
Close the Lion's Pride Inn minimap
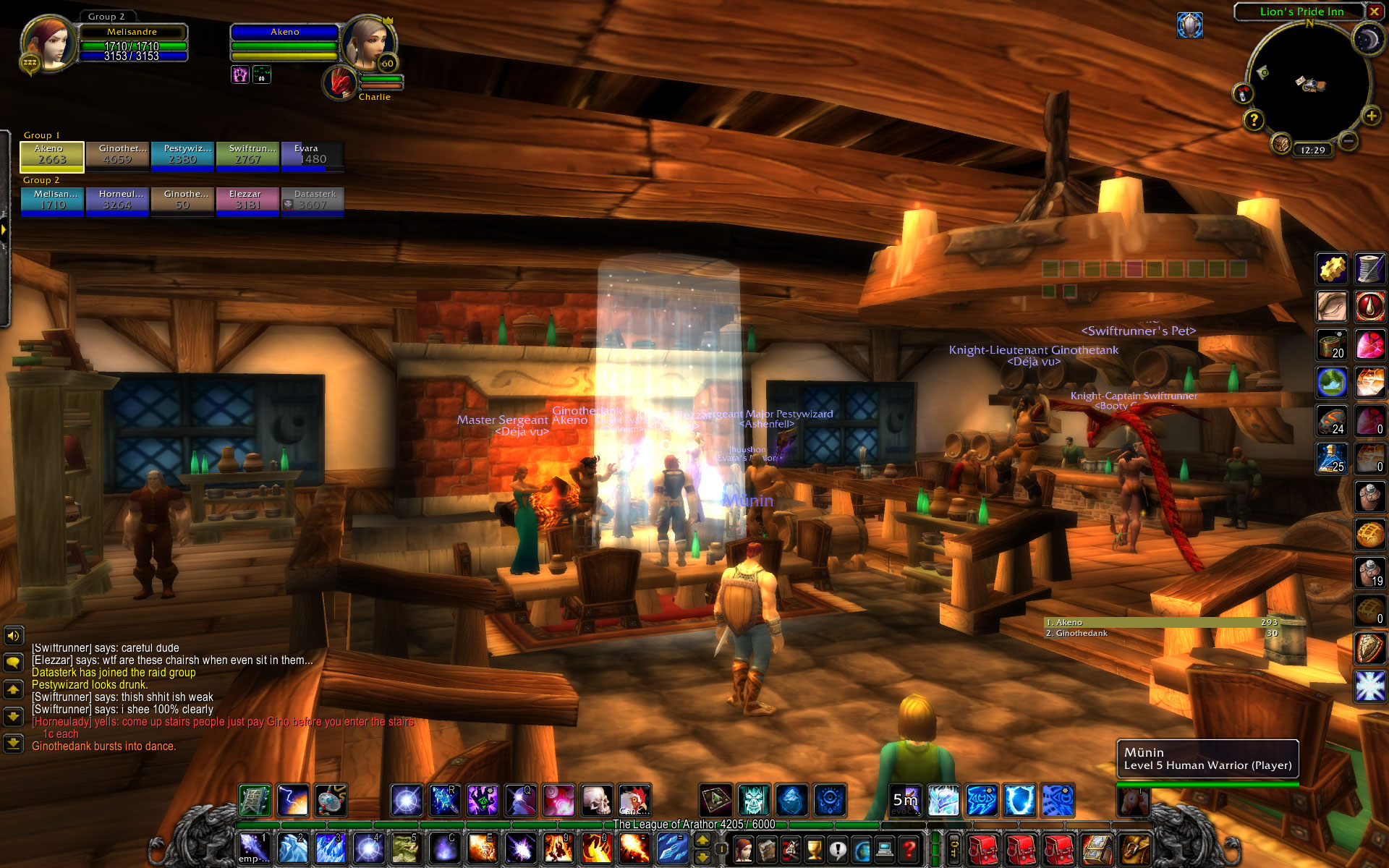click(1374, 12)
